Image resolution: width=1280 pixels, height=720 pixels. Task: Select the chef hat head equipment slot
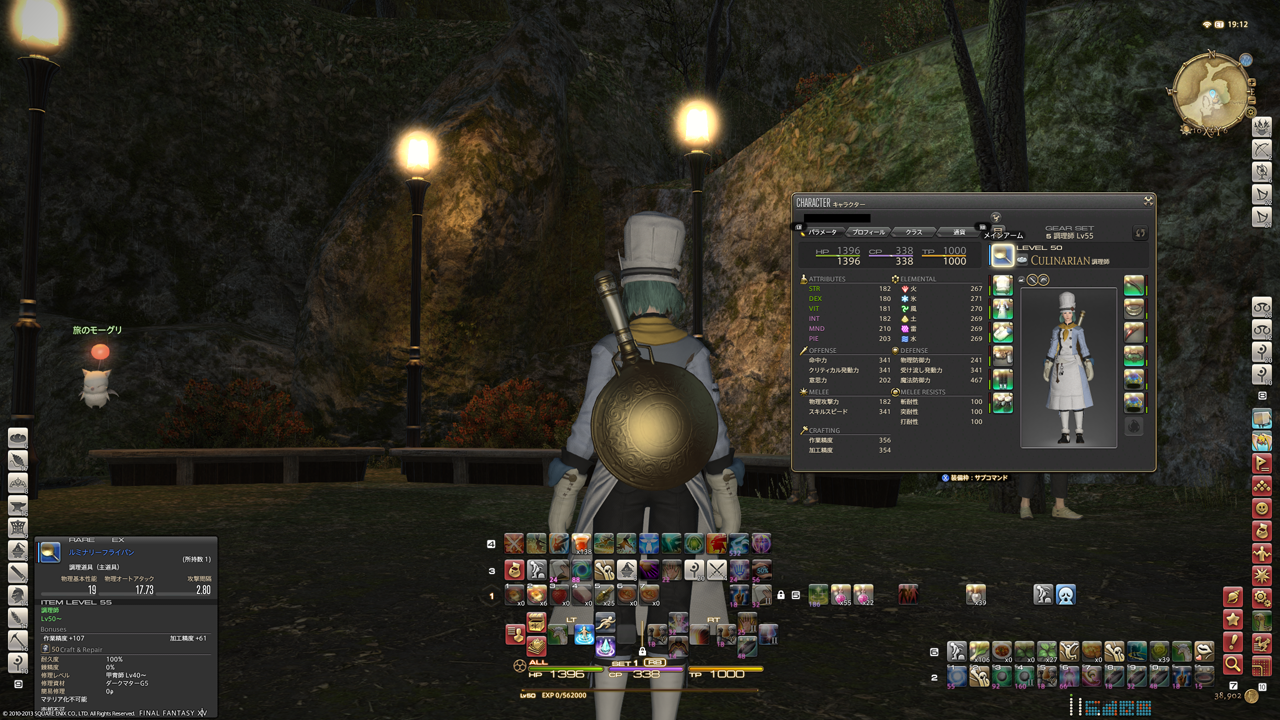point(1002,286)
